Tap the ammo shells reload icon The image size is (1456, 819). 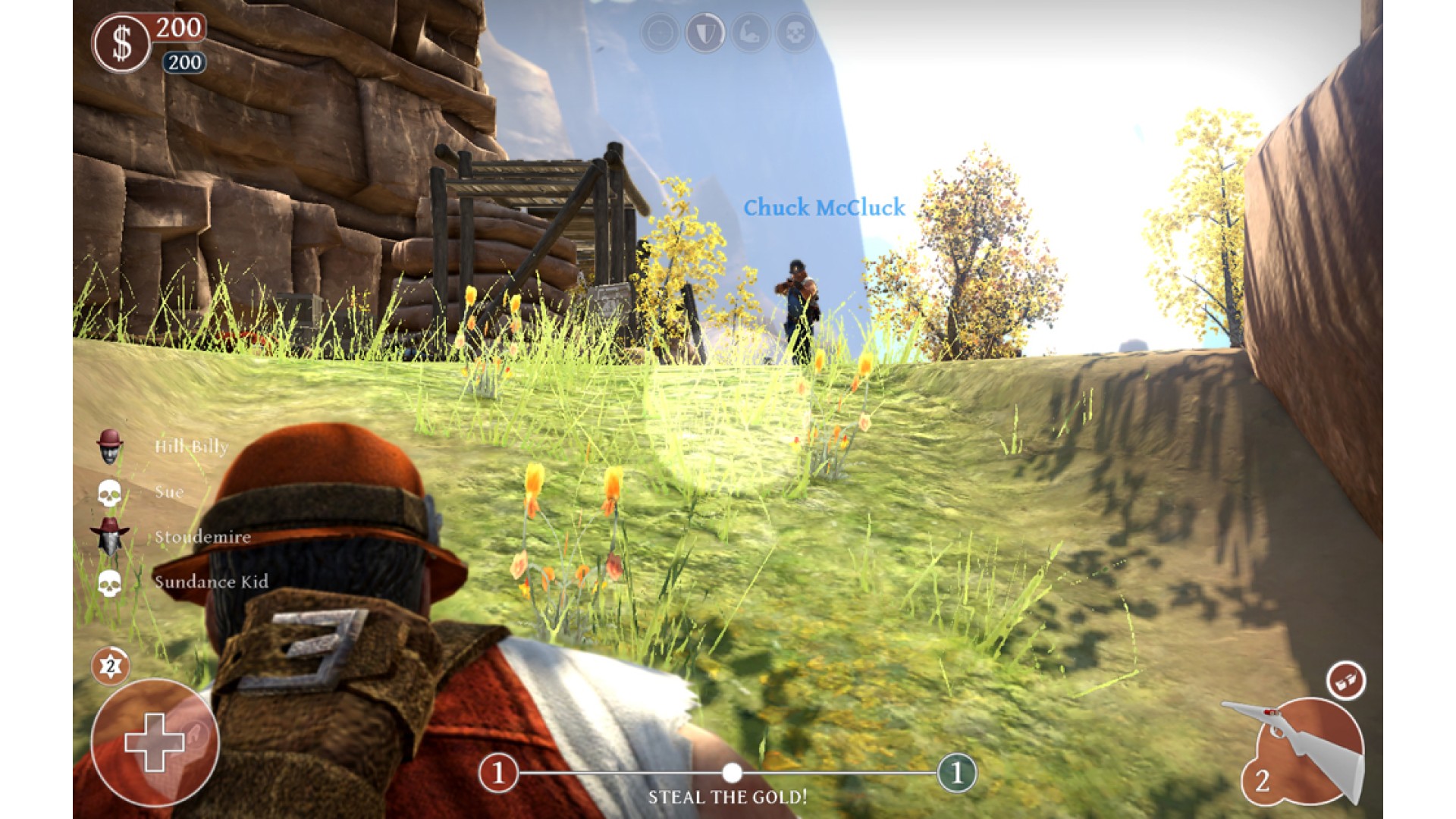point(1345,680)
